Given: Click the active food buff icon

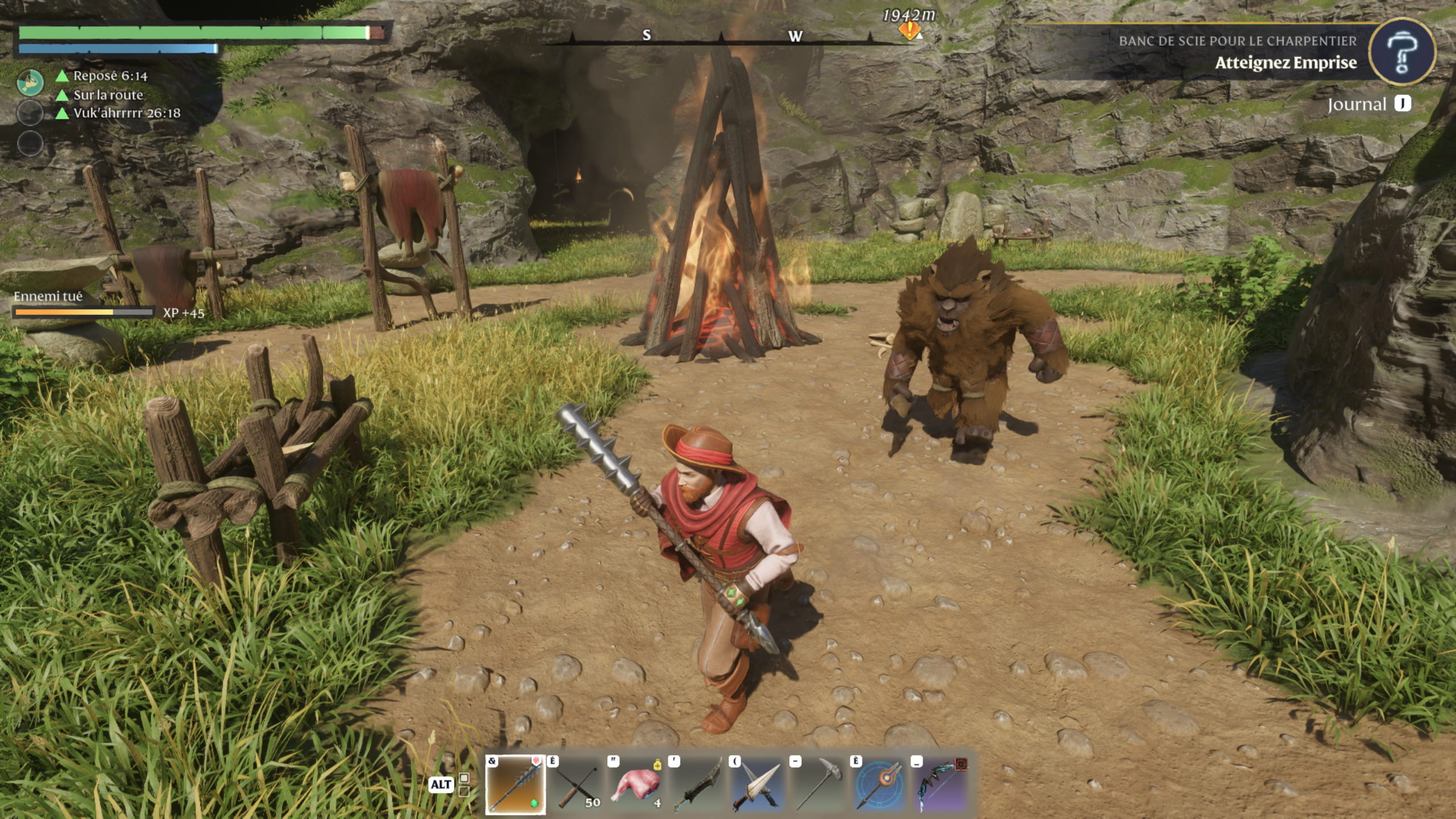Looking at the screenshot, I should (x=30, y=82).
